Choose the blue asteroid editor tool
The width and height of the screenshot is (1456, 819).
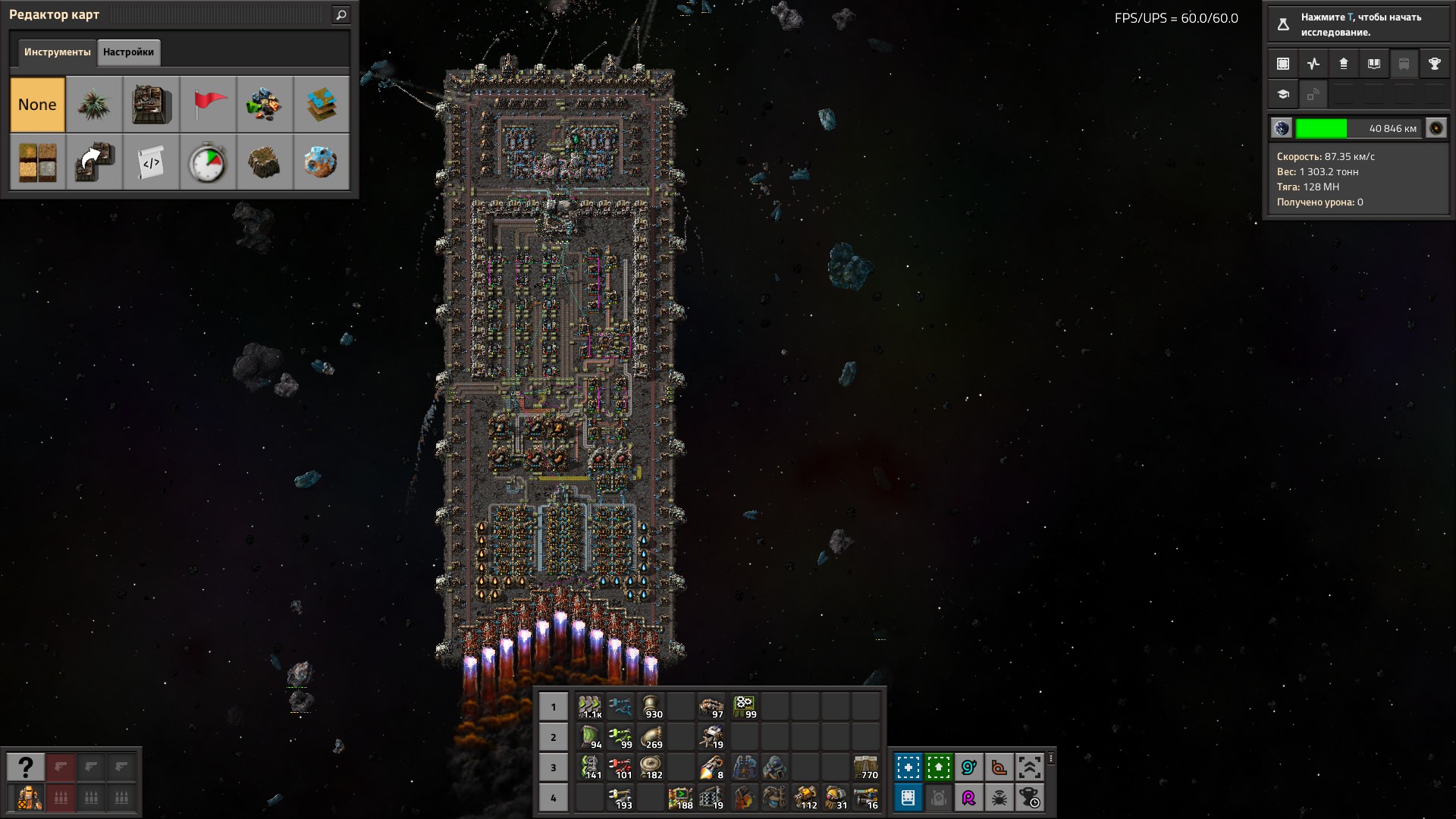[x=321, y=162]
